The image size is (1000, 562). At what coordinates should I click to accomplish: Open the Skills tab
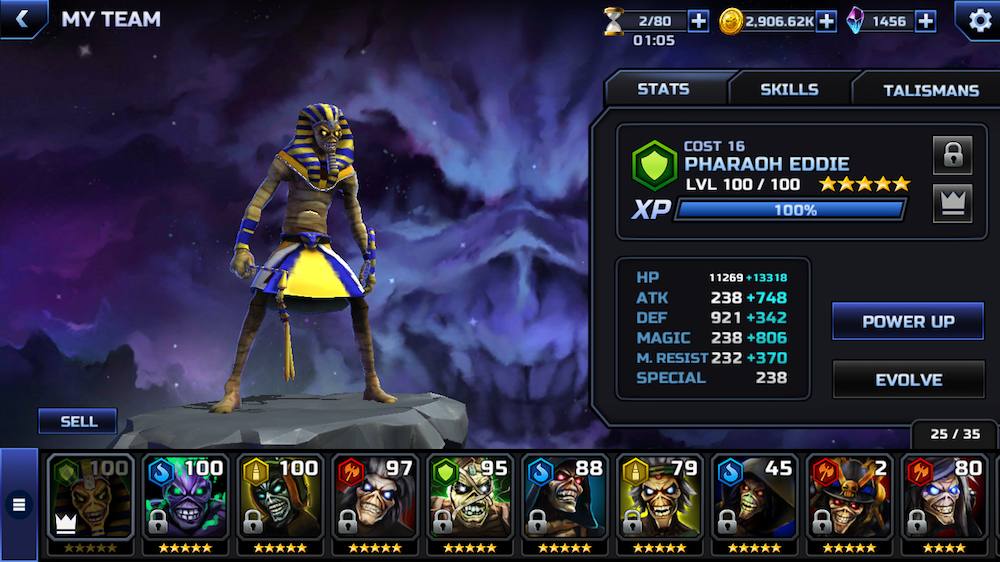click(x=789, y=89)
